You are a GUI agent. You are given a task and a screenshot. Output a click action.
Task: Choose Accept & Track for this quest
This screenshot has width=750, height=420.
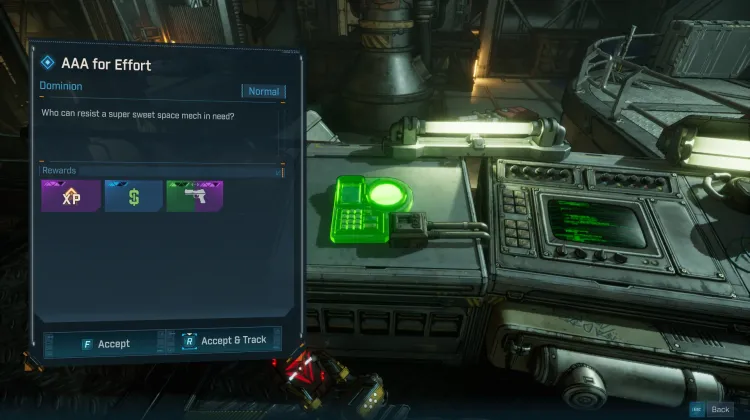pyautogui.click(x=227, y=341)
